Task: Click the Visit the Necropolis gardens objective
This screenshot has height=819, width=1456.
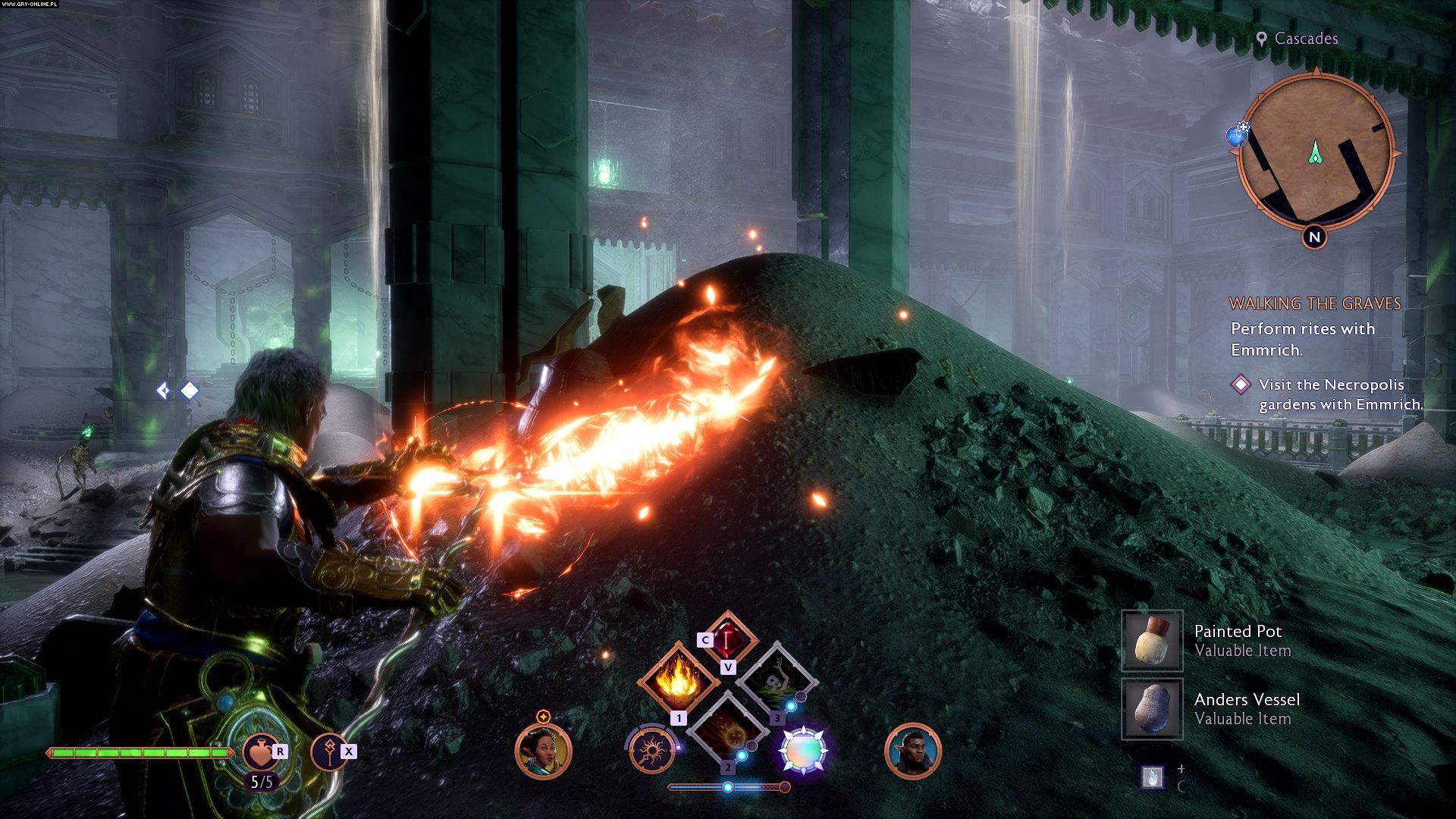Action: pyautogui.click(x=1340, y=394)
